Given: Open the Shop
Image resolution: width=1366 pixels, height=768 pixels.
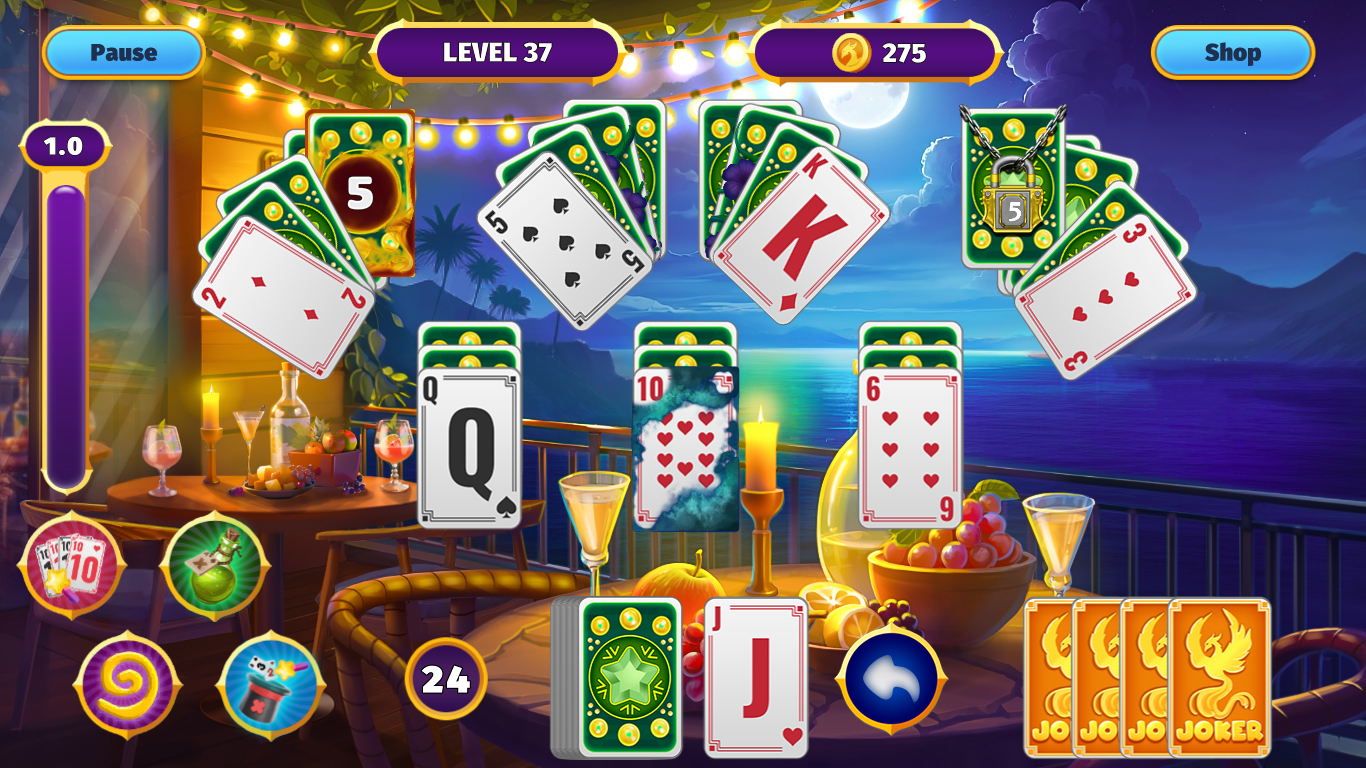Looking at the screenshot, I should point(1232,53).
